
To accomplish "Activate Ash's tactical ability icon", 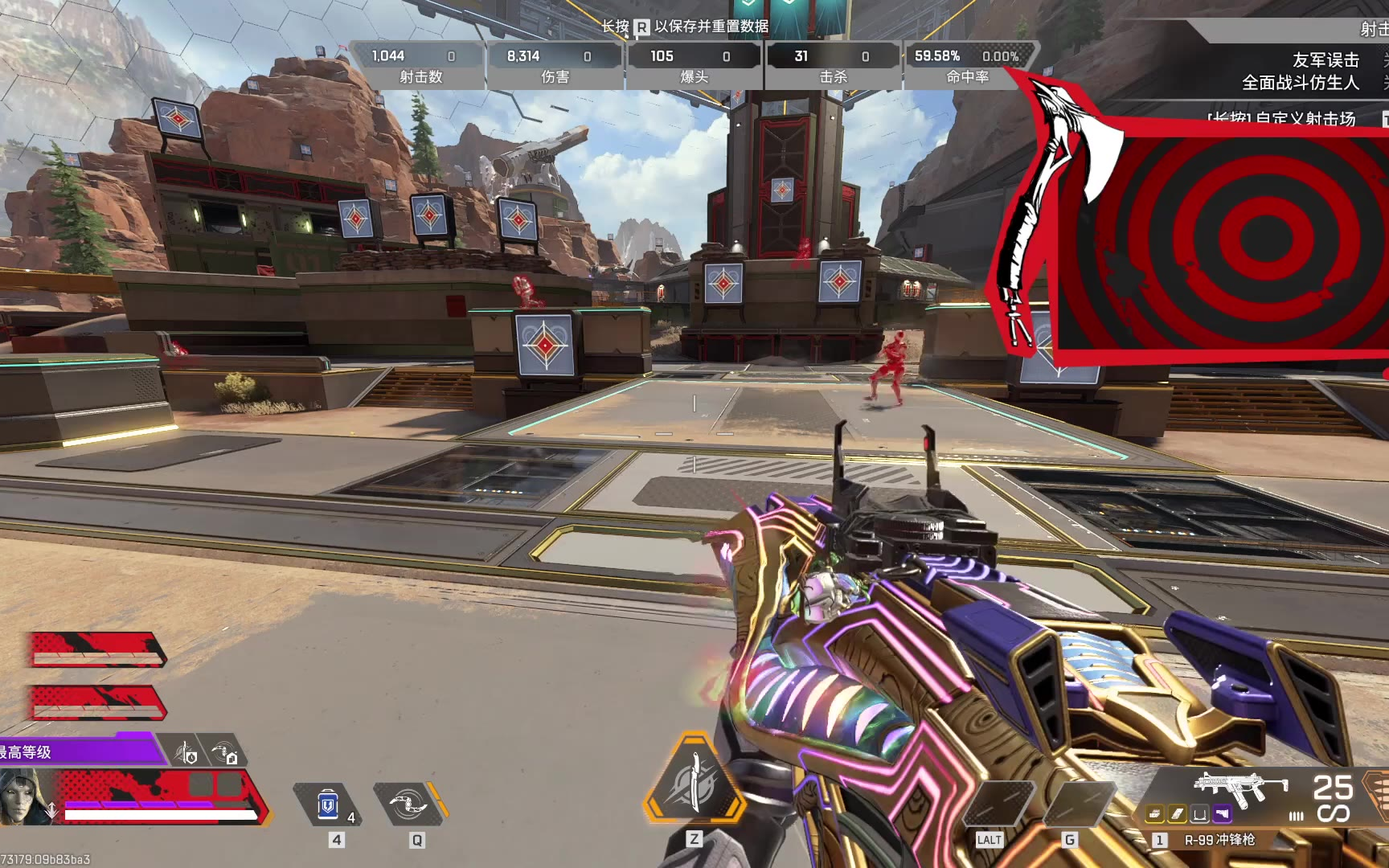I will [408, 804].
